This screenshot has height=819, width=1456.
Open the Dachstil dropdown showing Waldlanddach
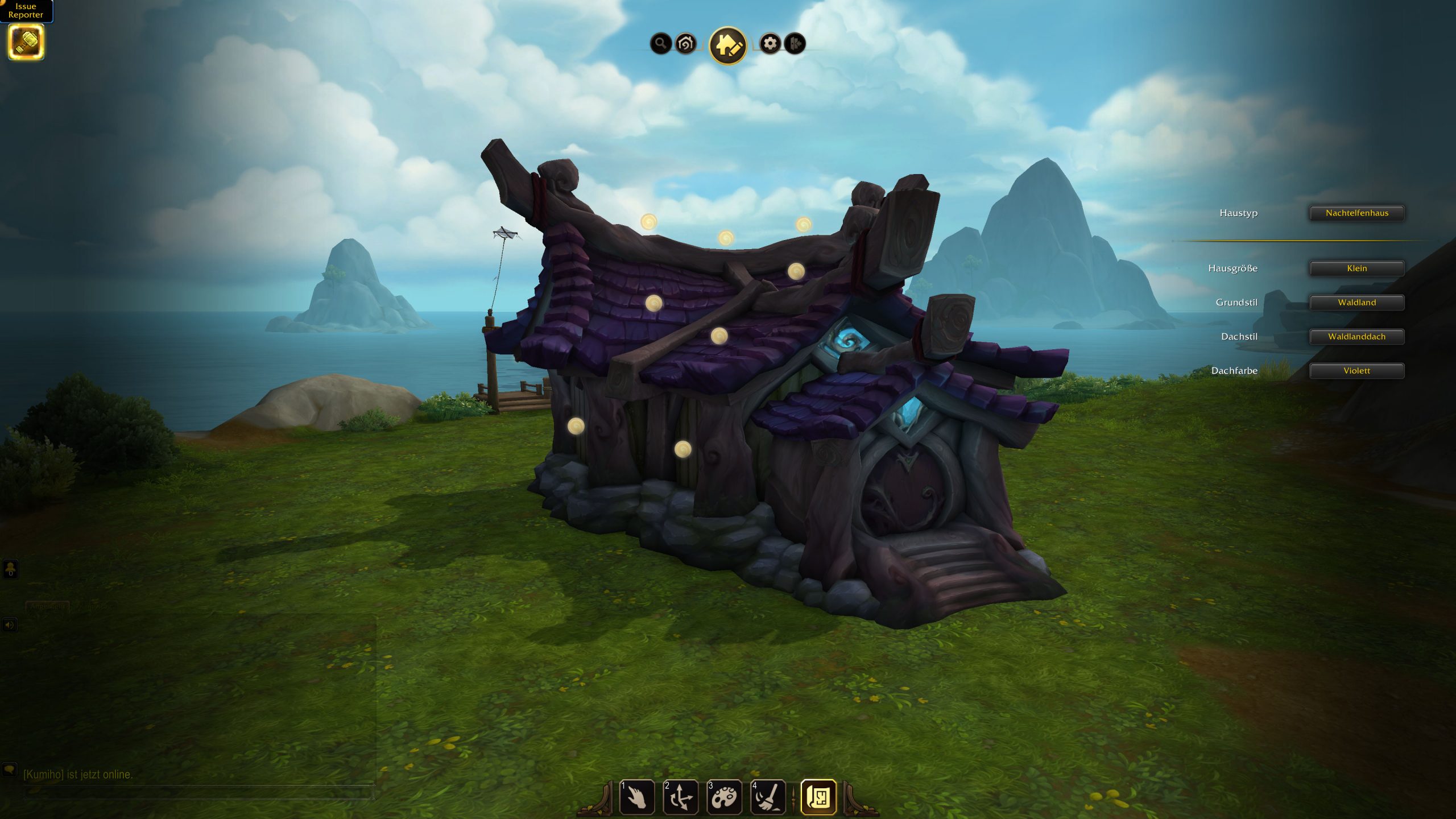1356,337
